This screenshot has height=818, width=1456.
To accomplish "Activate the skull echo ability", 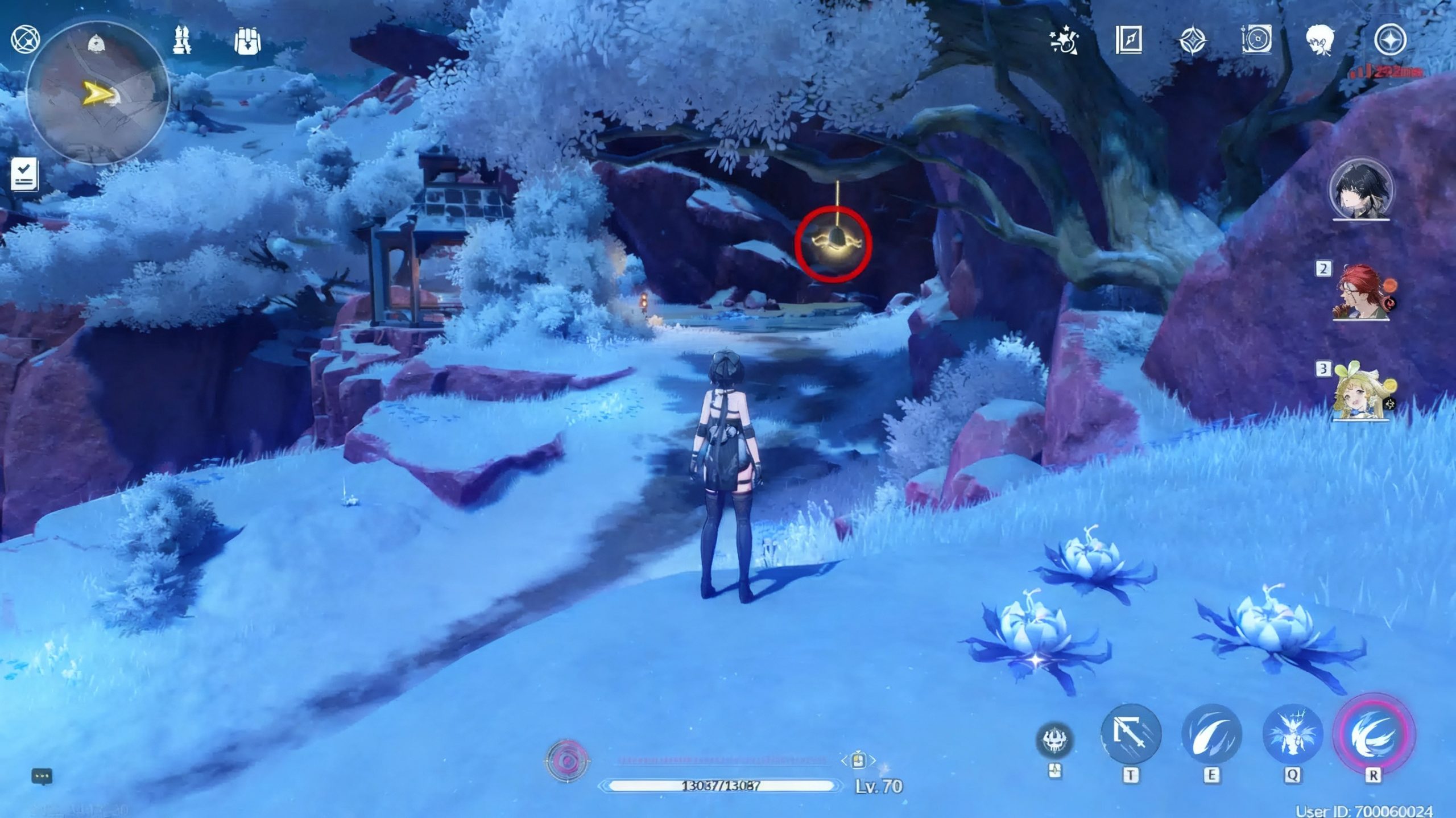I will click(x=1056, y=740).
